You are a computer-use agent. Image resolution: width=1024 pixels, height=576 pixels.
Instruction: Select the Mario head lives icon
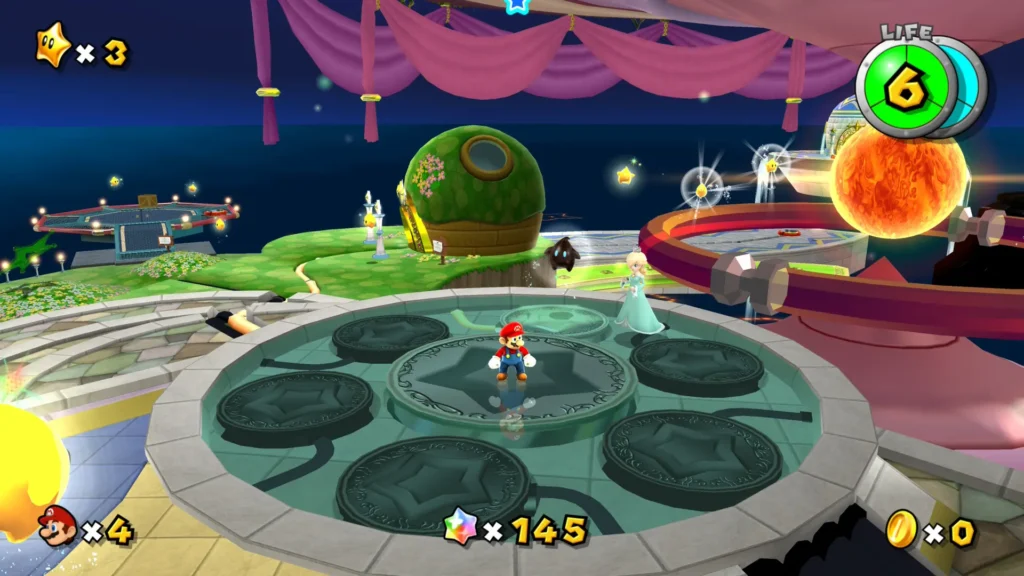pos(57,526)
